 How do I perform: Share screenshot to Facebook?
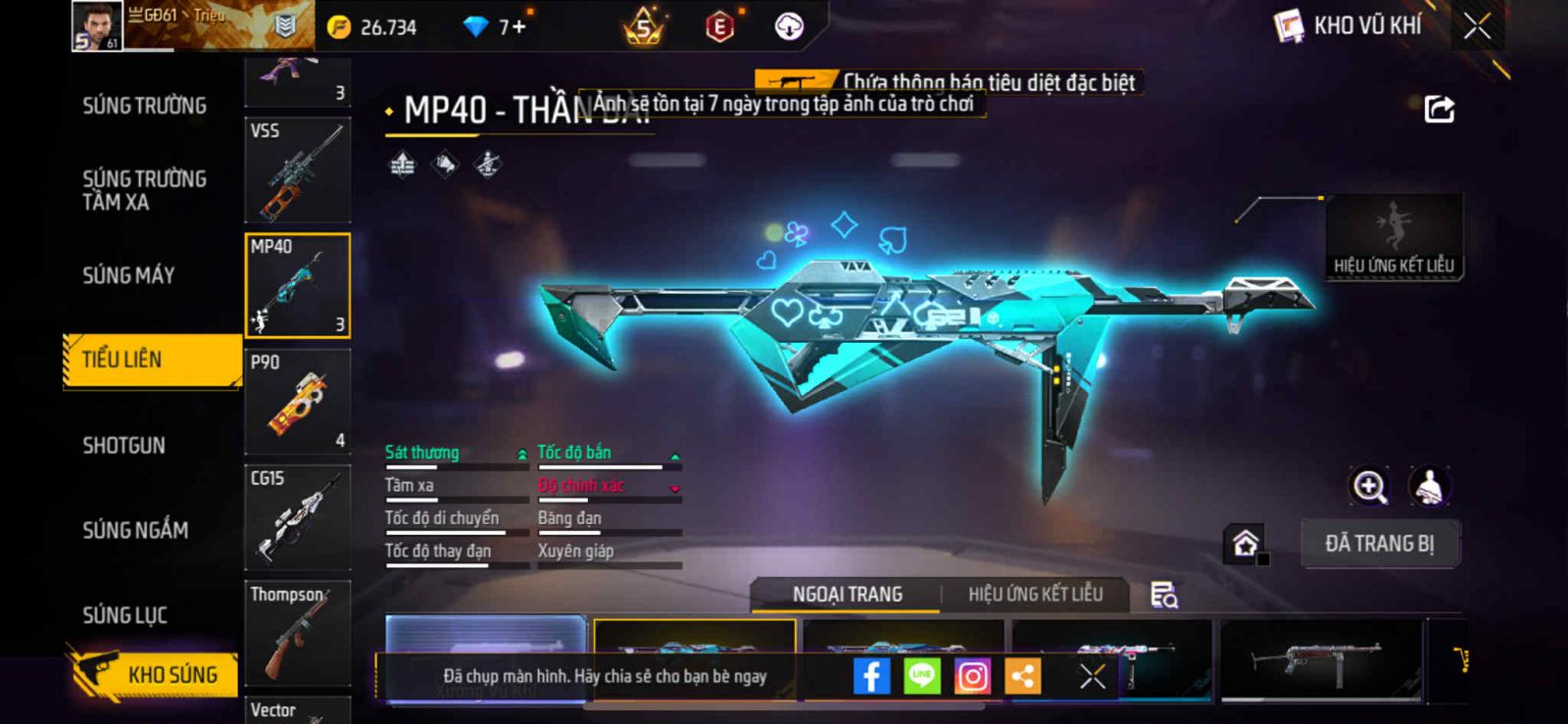click(871, 676)
